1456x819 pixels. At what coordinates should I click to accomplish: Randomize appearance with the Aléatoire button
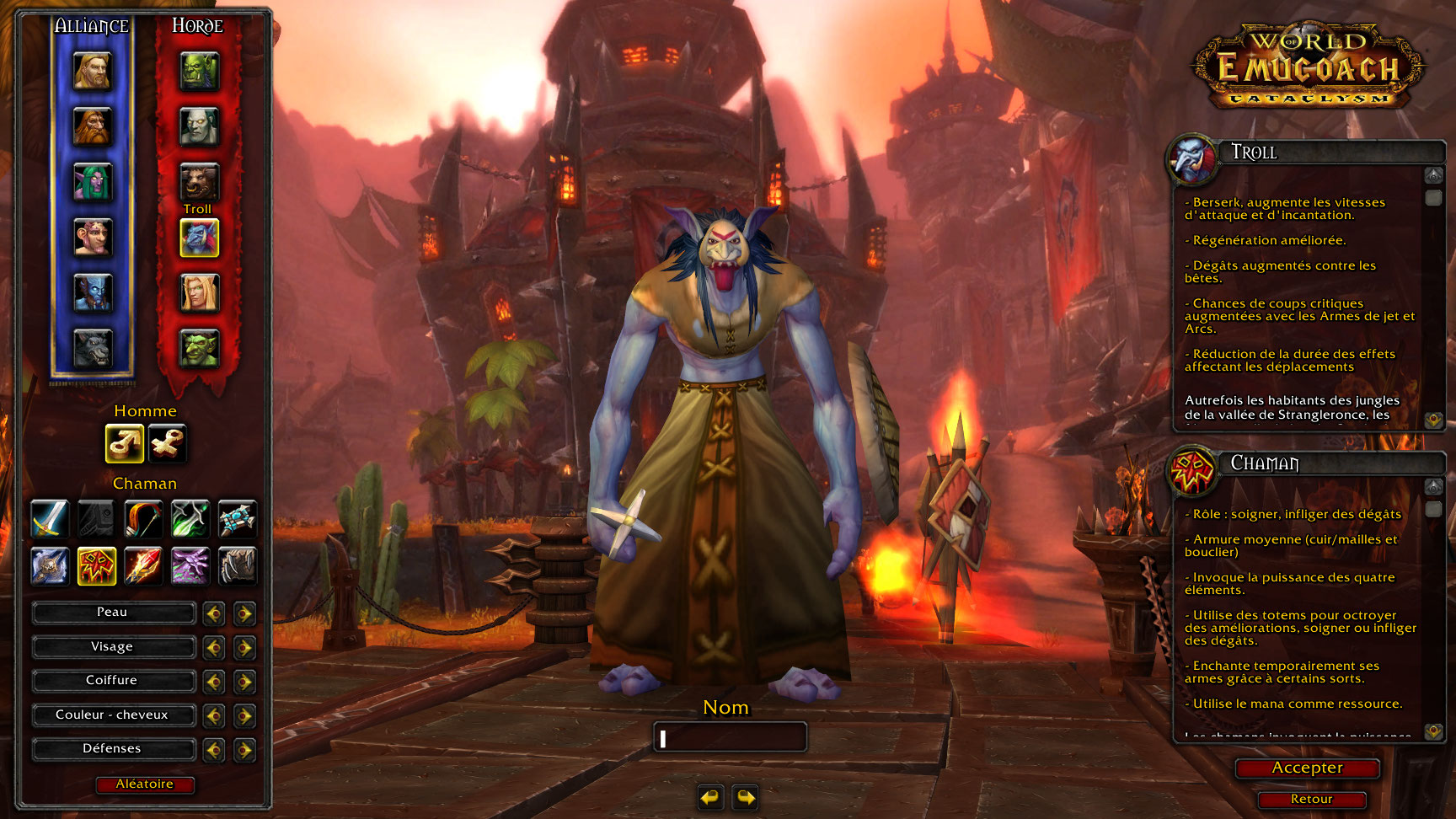coord(145,784)
